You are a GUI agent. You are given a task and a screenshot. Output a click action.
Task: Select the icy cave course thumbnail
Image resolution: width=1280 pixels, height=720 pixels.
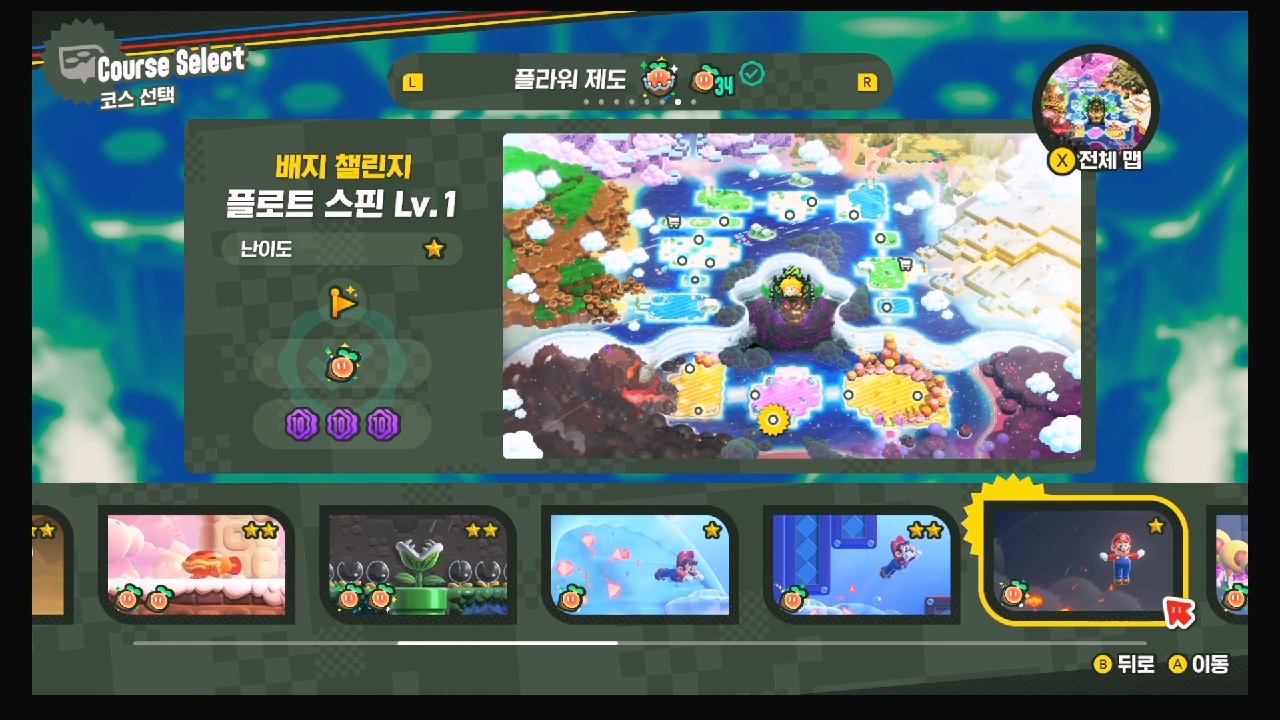click(640, 565)
